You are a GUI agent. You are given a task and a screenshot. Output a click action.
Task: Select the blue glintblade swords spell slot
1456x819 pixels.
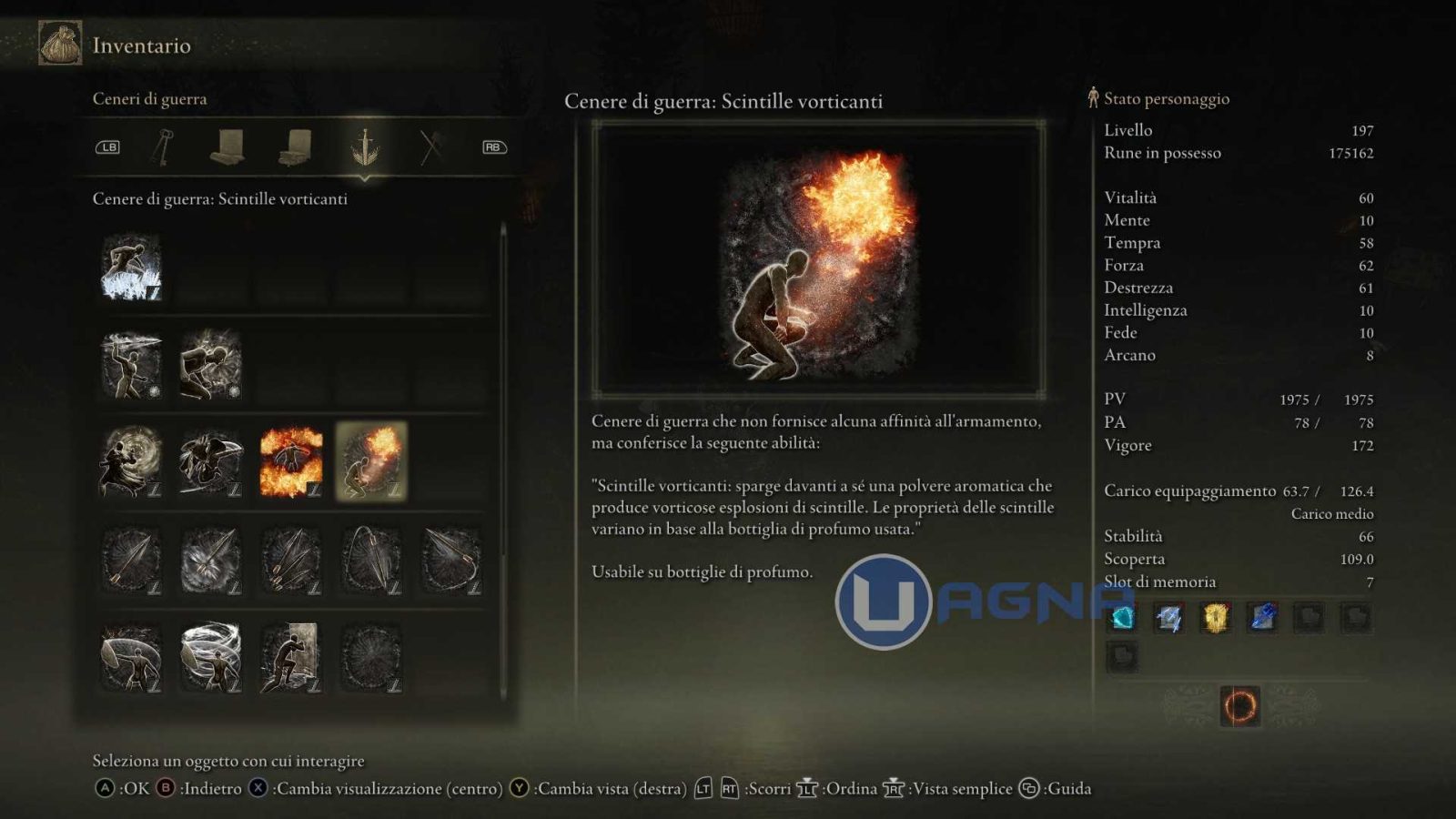point(1169,618)
